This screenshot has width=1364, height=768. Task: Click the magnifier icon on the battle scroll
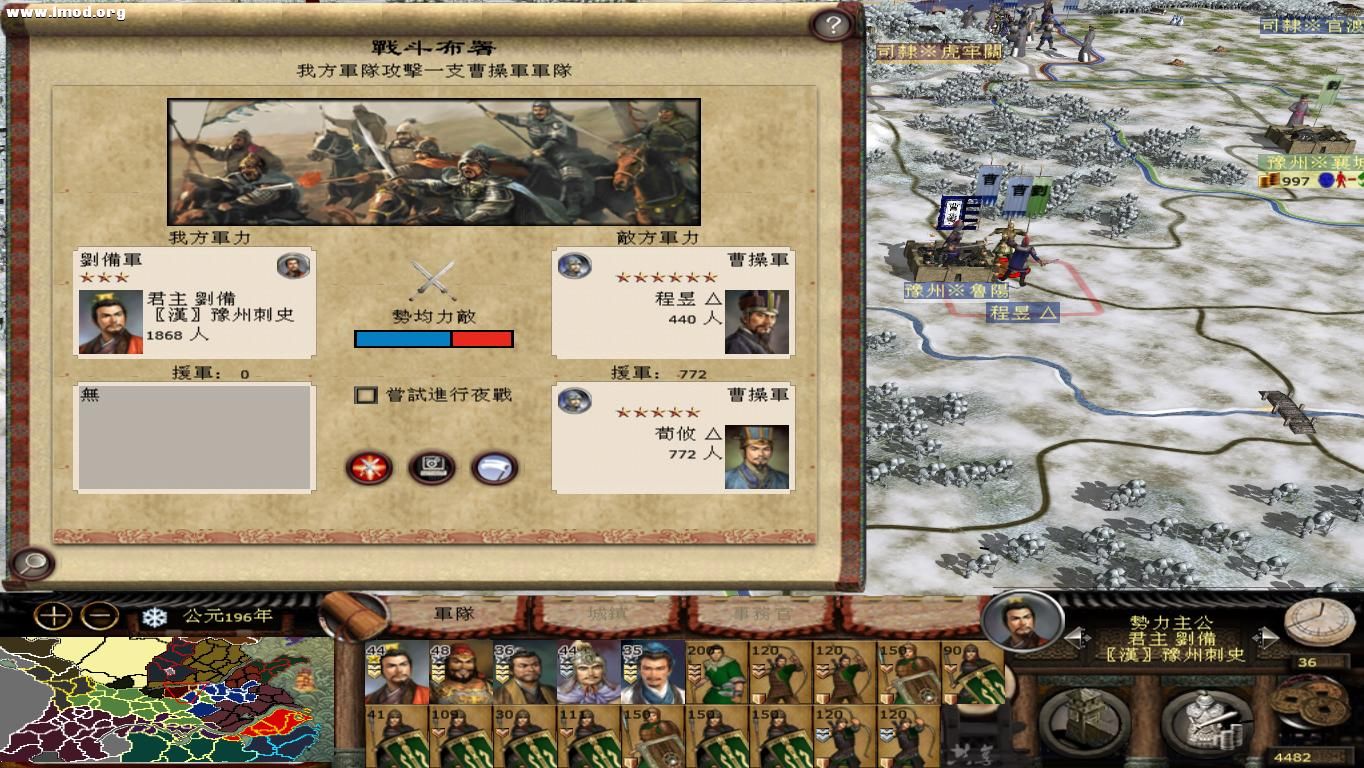coord(32,561)
